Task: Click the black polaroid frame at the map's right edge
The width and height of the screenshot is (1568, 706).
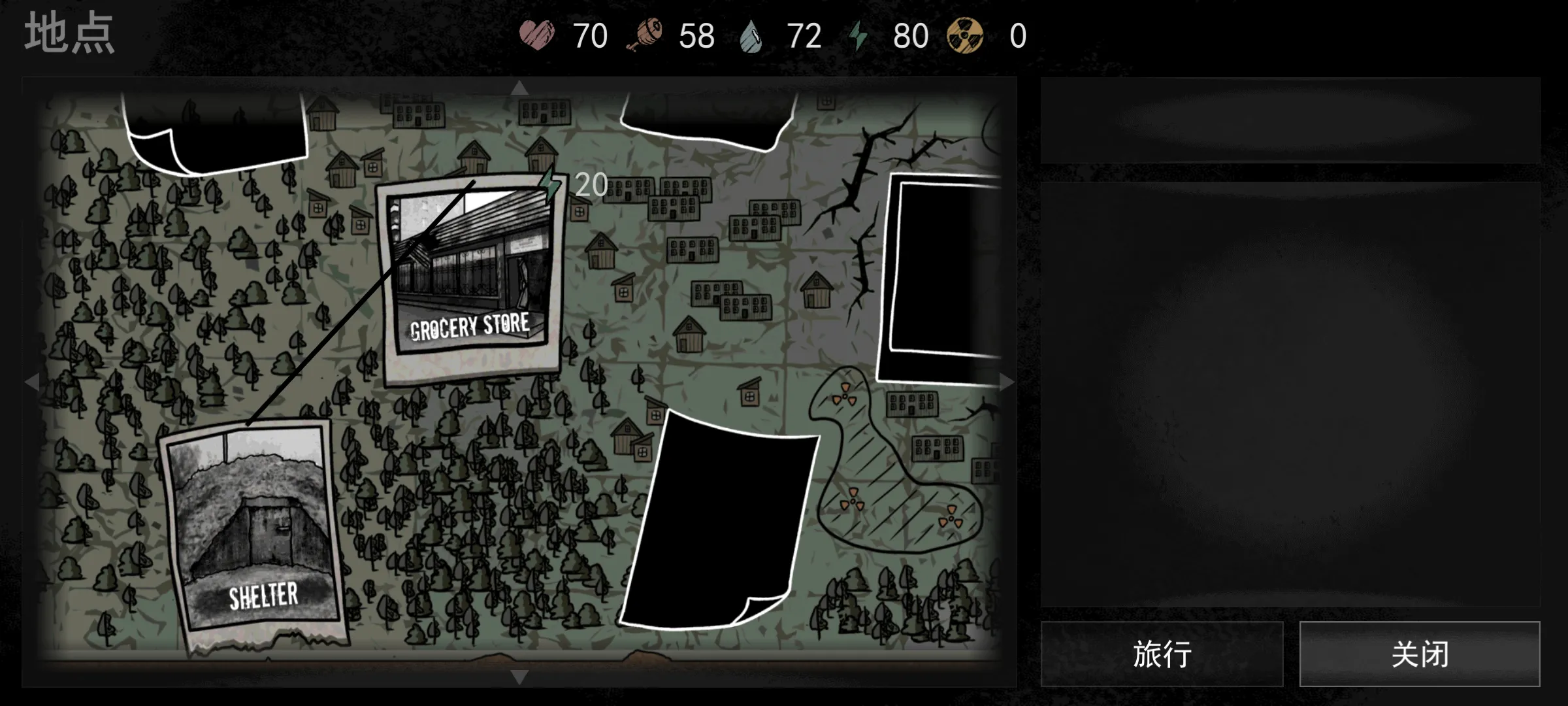Action: point(941,275)
